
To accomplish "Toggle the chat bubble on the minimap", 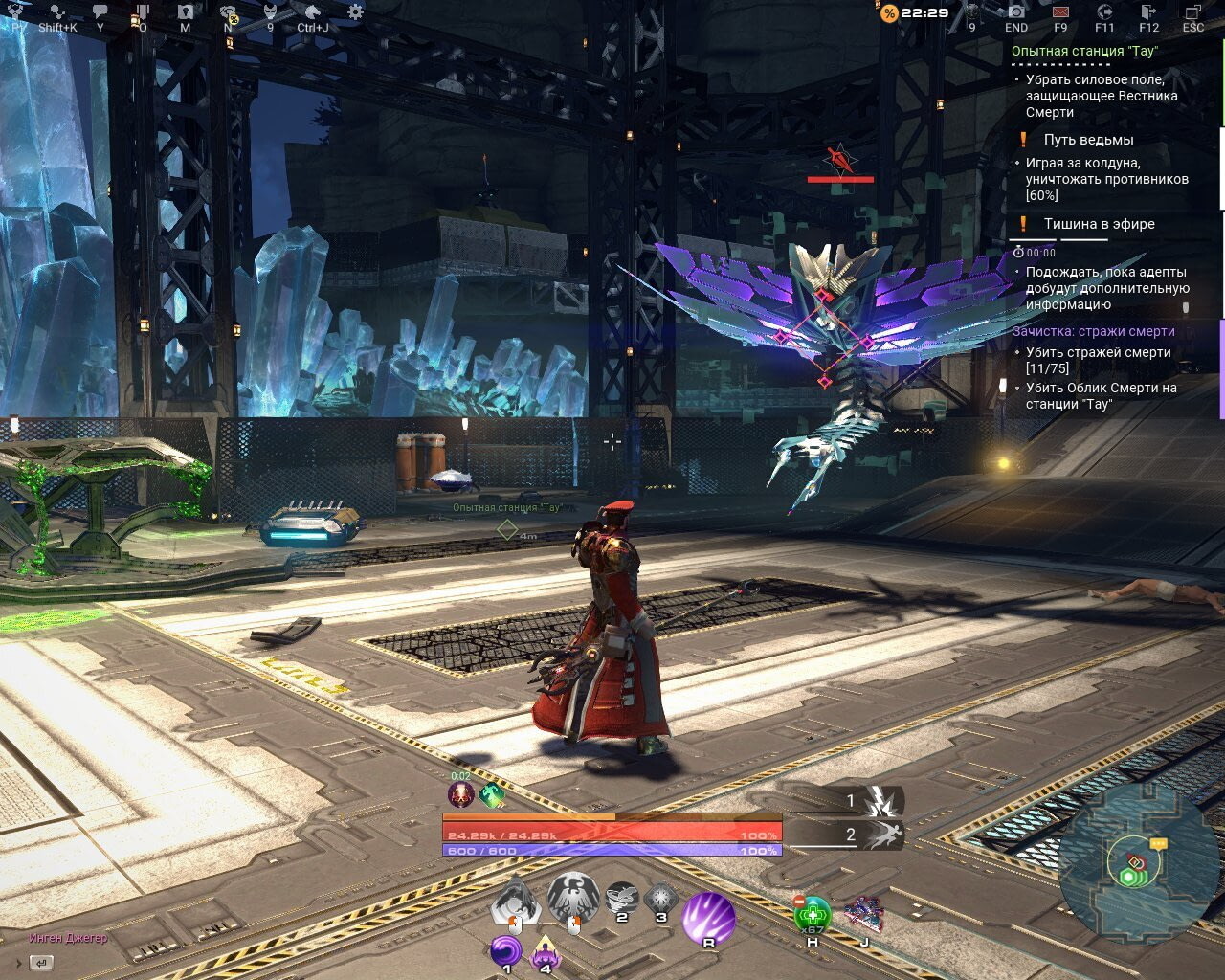I will 1159,843.
